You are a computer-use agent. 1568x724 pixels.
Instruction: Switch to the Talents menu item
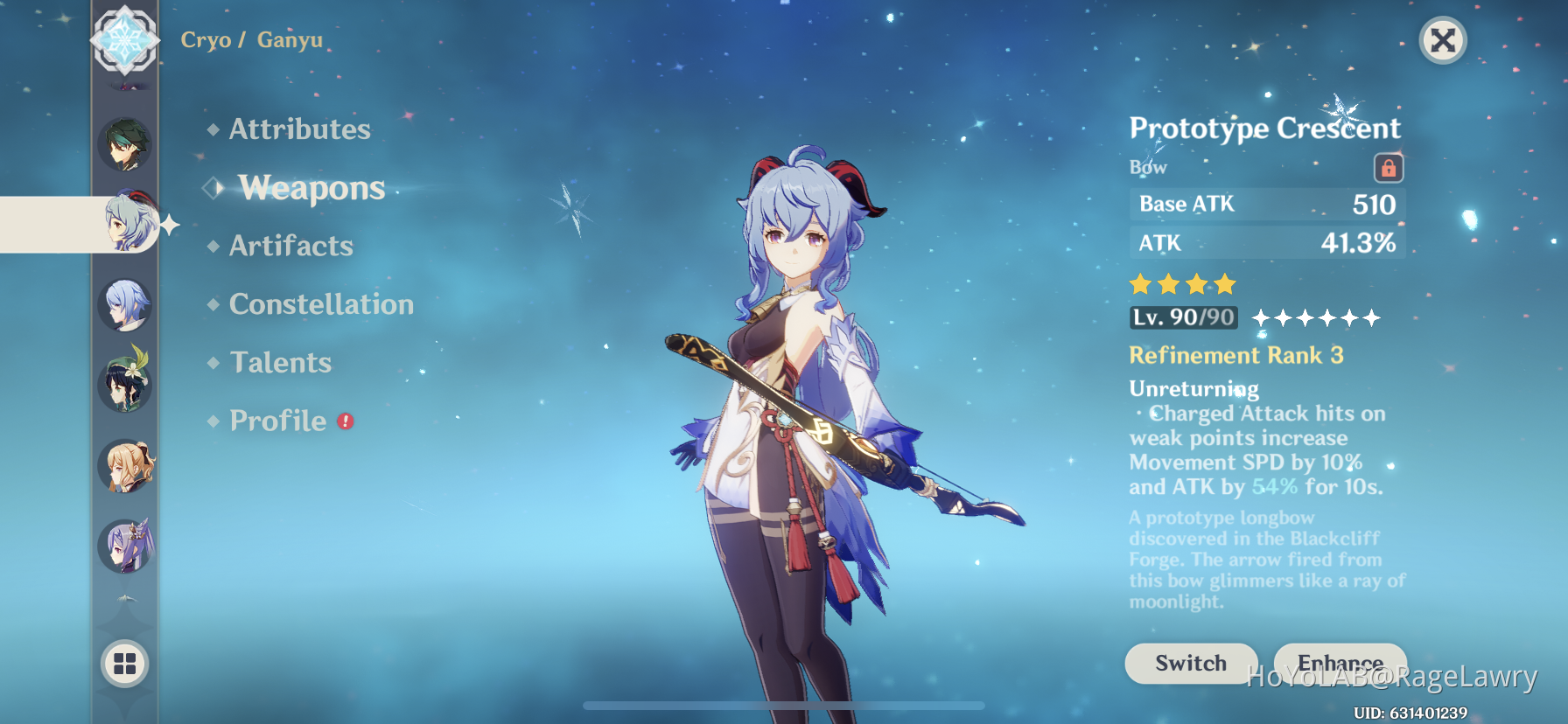click(x=279, y=362)
